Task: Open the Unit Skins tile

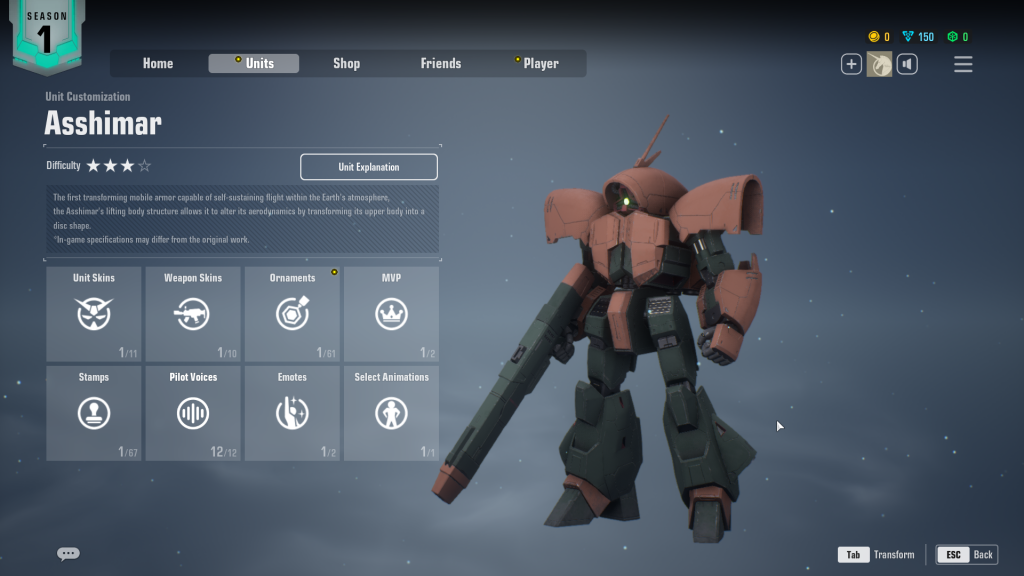Action: 94,313
